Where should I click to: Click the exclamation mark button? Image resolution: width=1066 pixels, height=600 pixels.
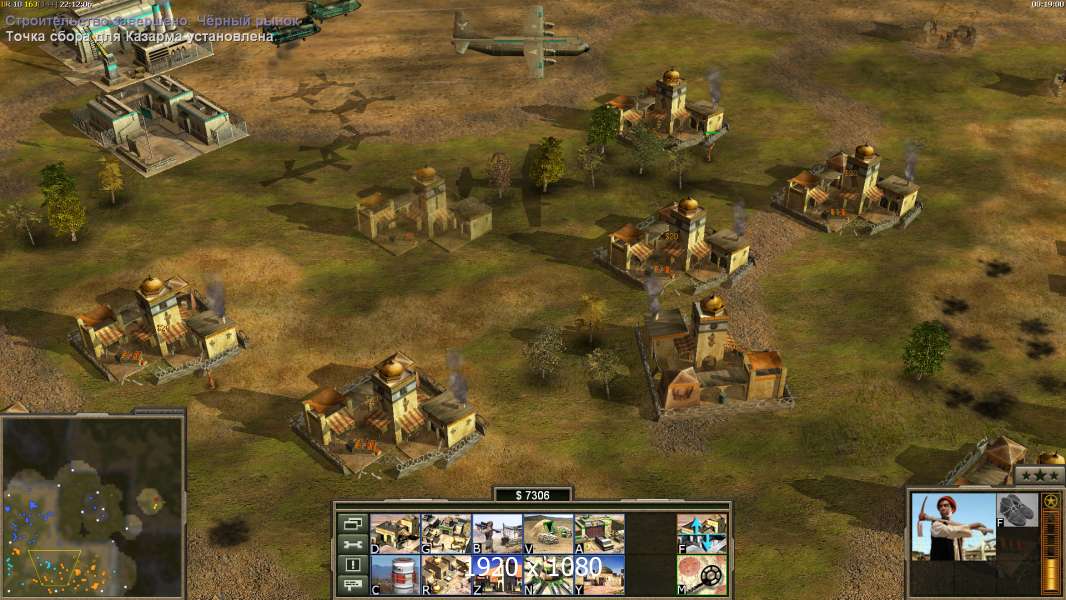[352, 565]
